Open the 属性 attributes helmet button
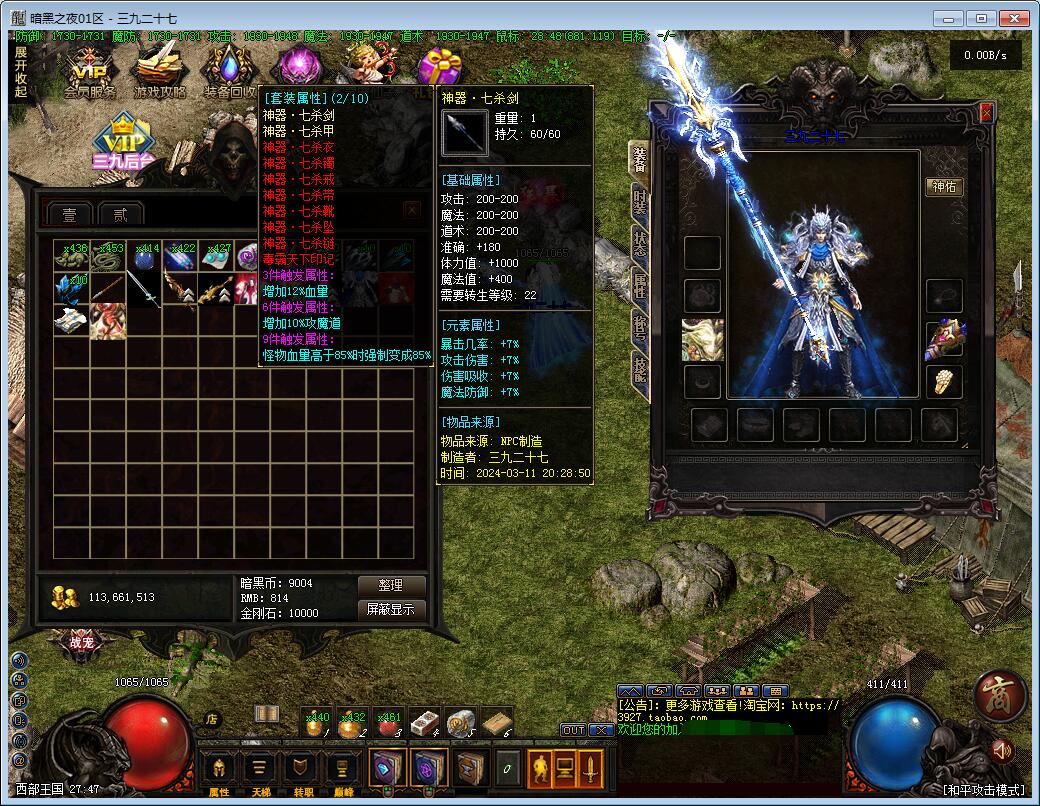 coord(219,770)
